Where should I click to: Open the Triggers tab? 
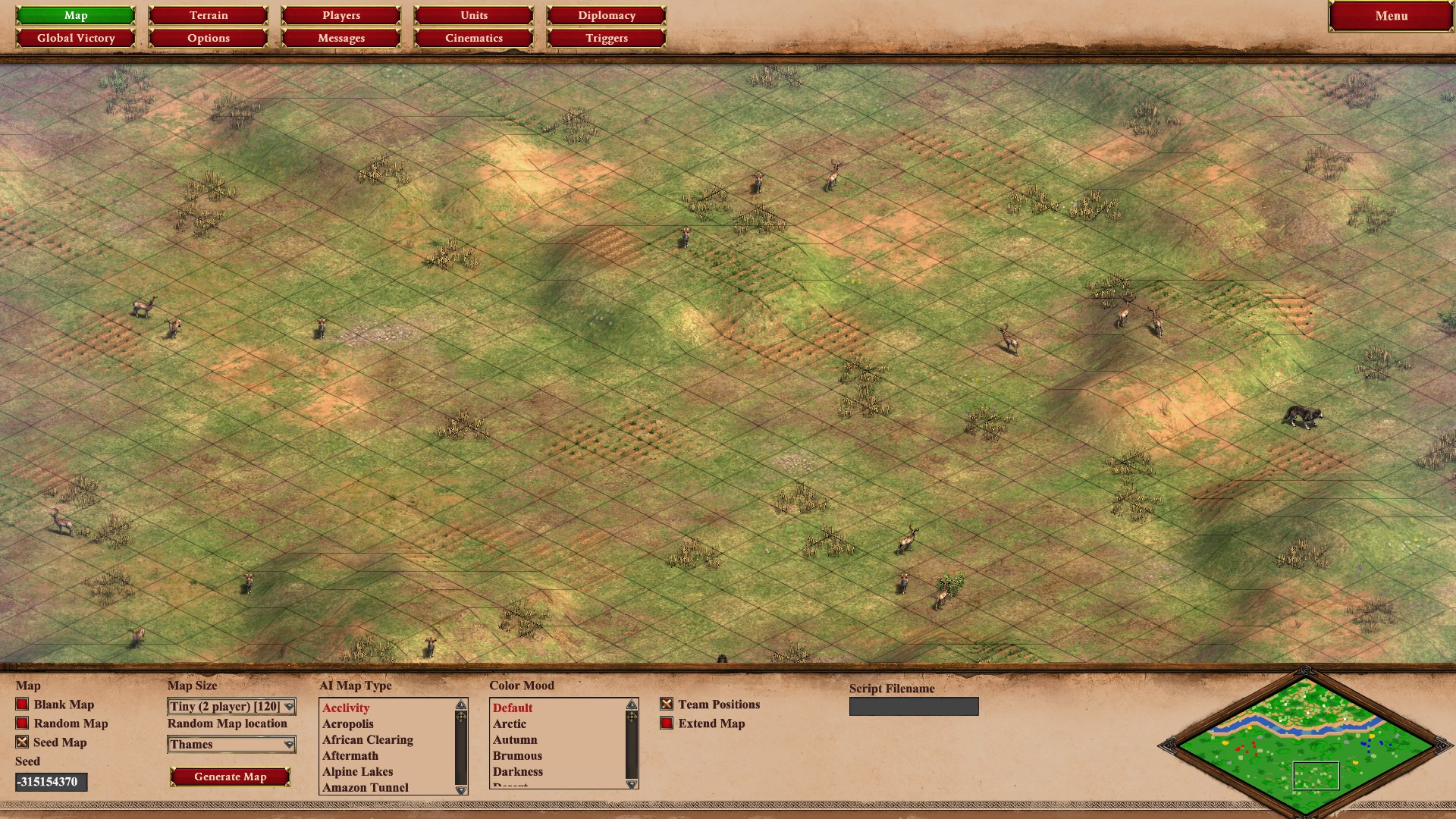(607, 38)
